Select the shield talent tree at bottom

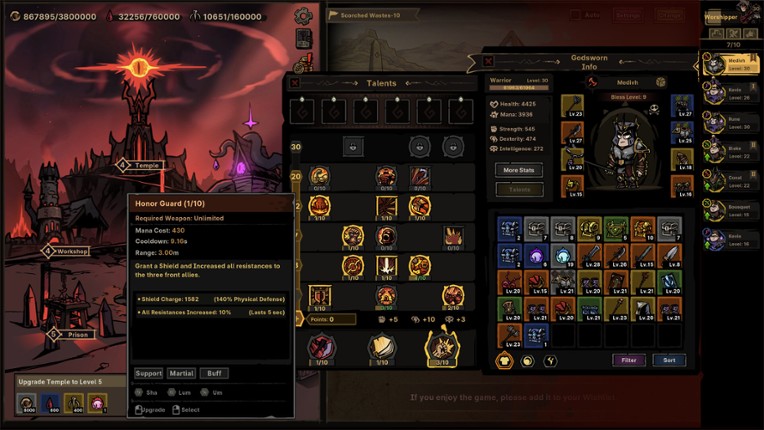pyautogui.click(x=382, y=347)
